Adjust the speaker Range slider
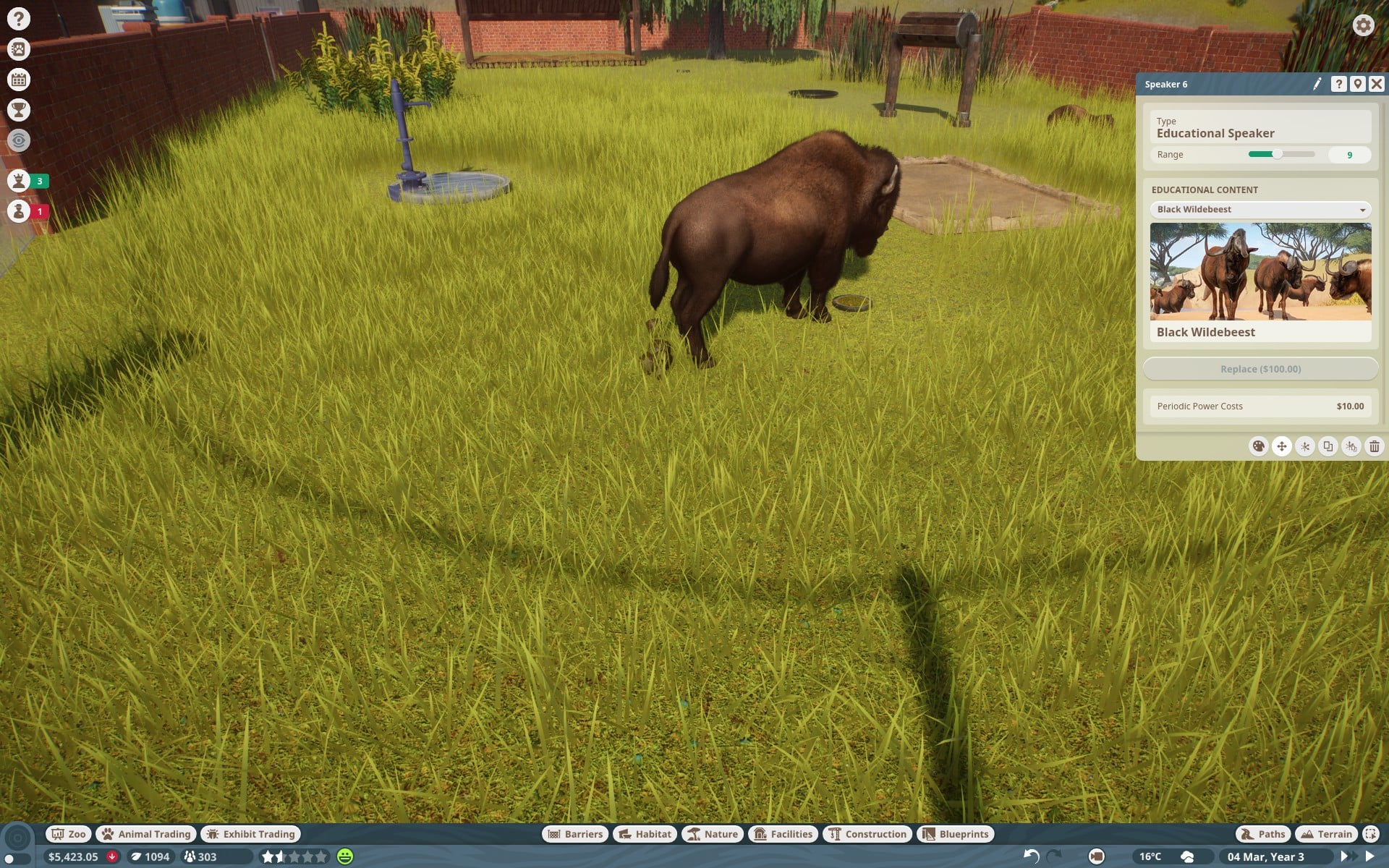The image size is (1389, 868). coord(1278,154)
